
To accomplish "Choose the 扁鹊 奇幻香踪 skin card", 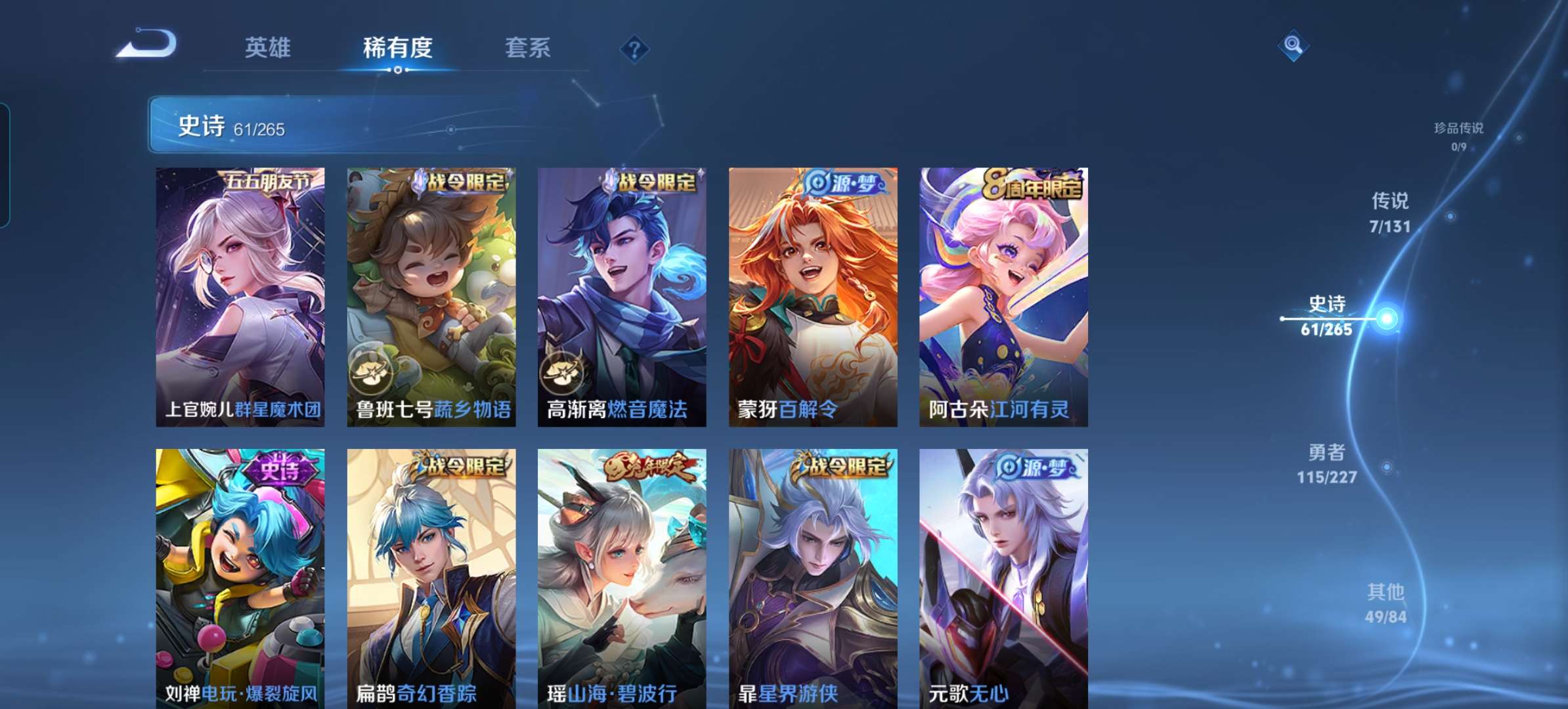I will click(431, 578).
